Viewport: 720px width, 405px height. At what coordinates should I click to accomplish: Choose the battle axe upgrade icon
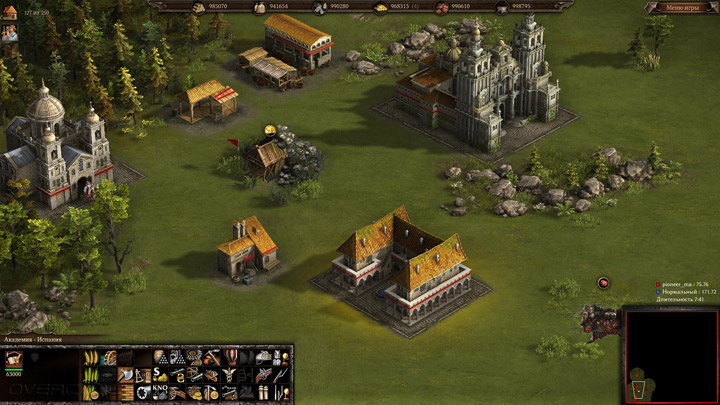pos(124,374)
